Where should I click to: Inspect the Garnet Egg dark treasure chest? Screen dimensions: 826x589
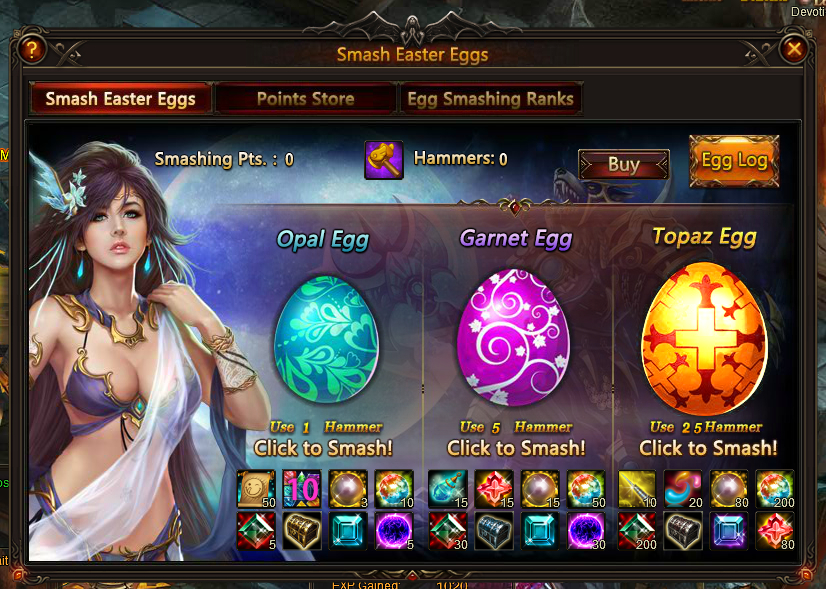click(494, 531)
